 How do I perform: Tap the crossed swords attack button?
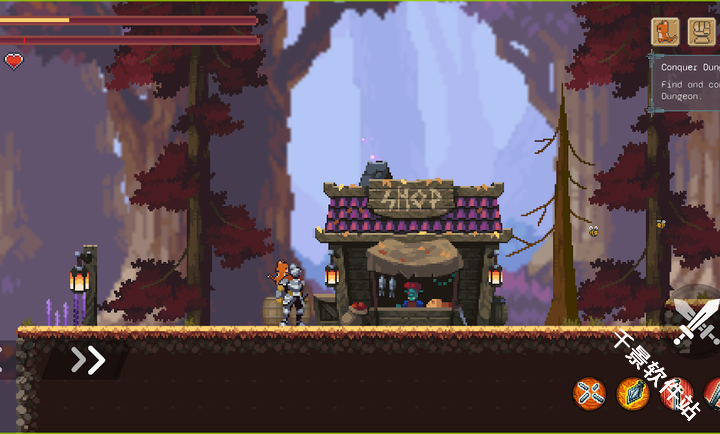pyautogui.click(x=695, y=322)
